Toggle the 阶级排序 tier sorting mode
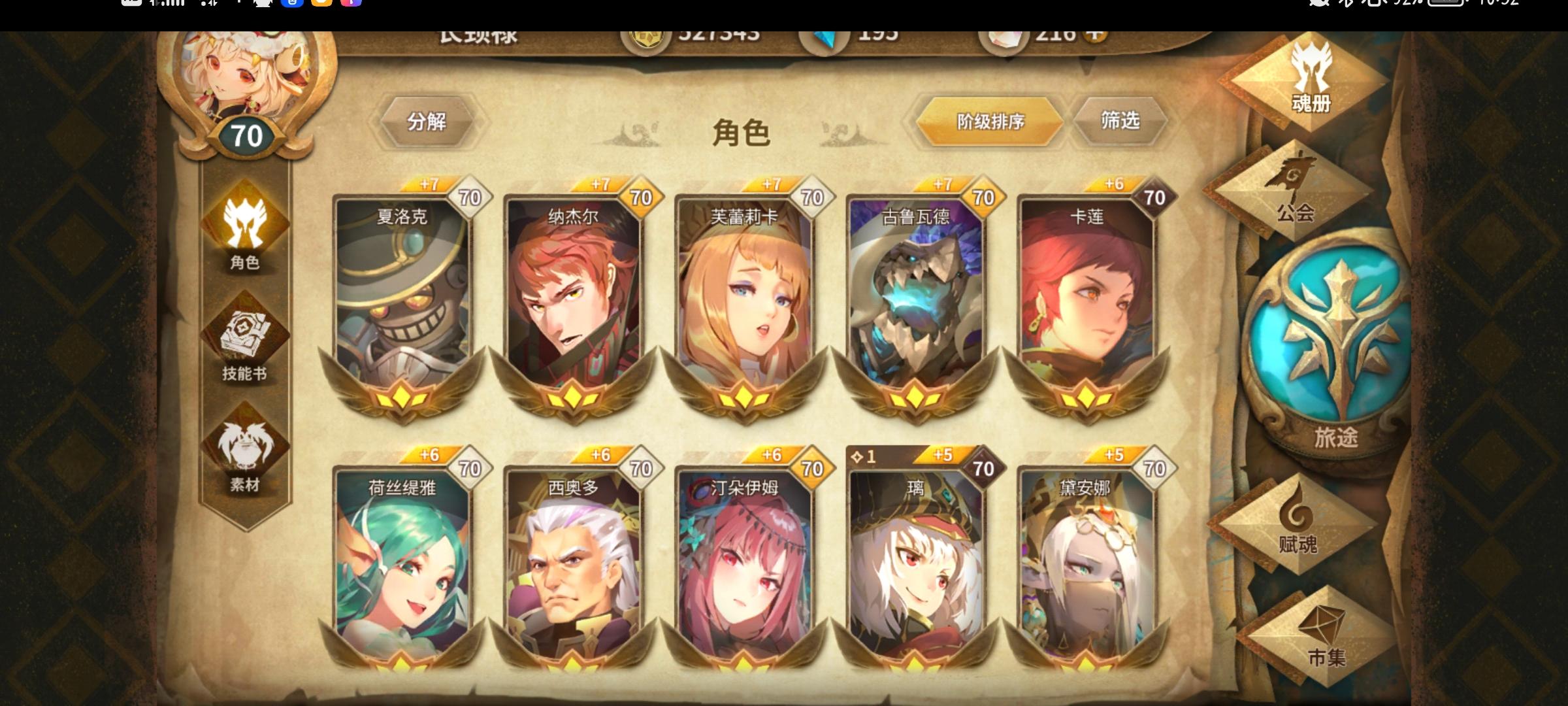Image resolution: width=1568 pixels, height=706 pixels. point(988,121)
